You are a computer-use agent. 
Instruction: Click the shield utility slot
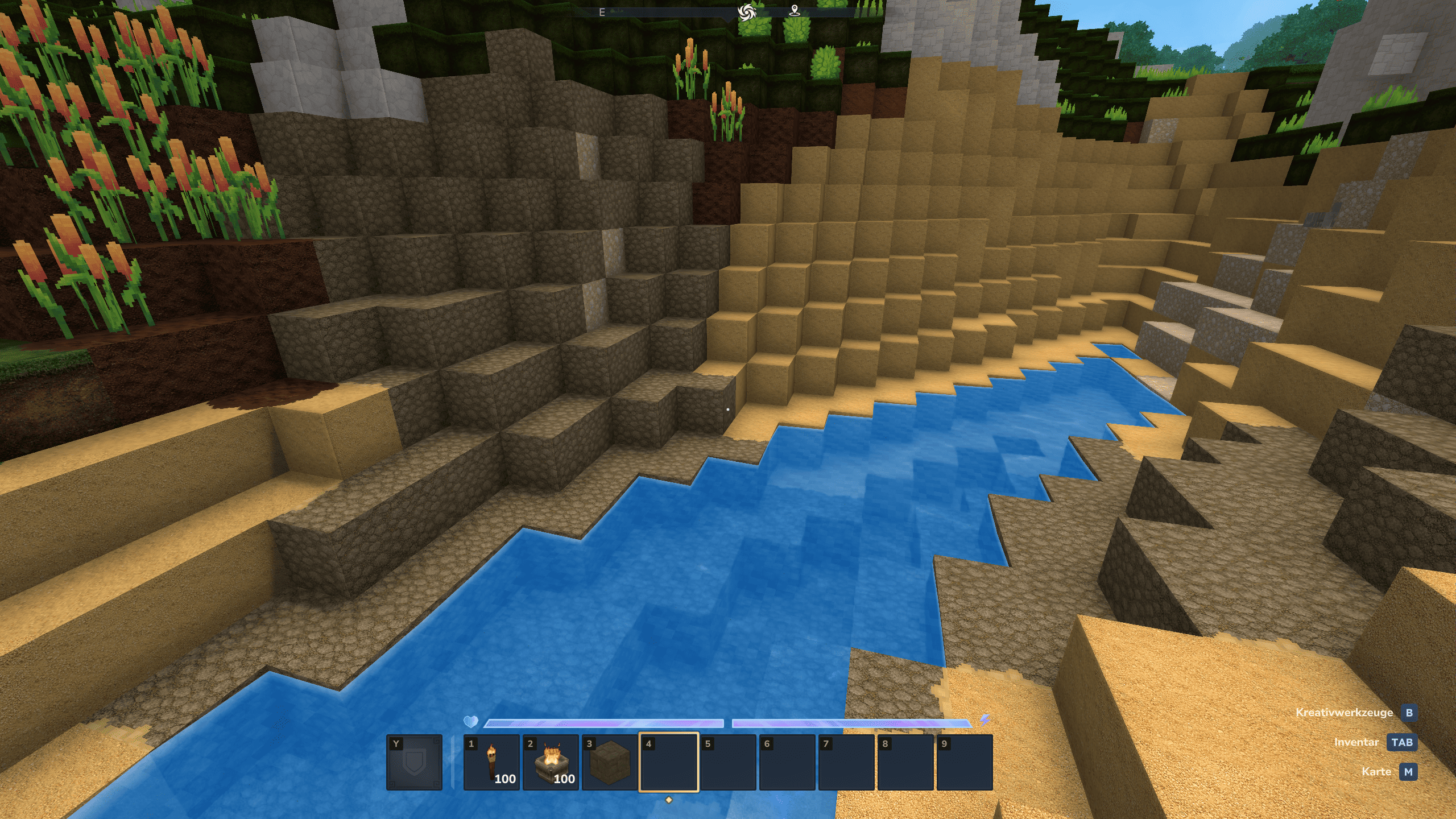click(x=414, y=762)
